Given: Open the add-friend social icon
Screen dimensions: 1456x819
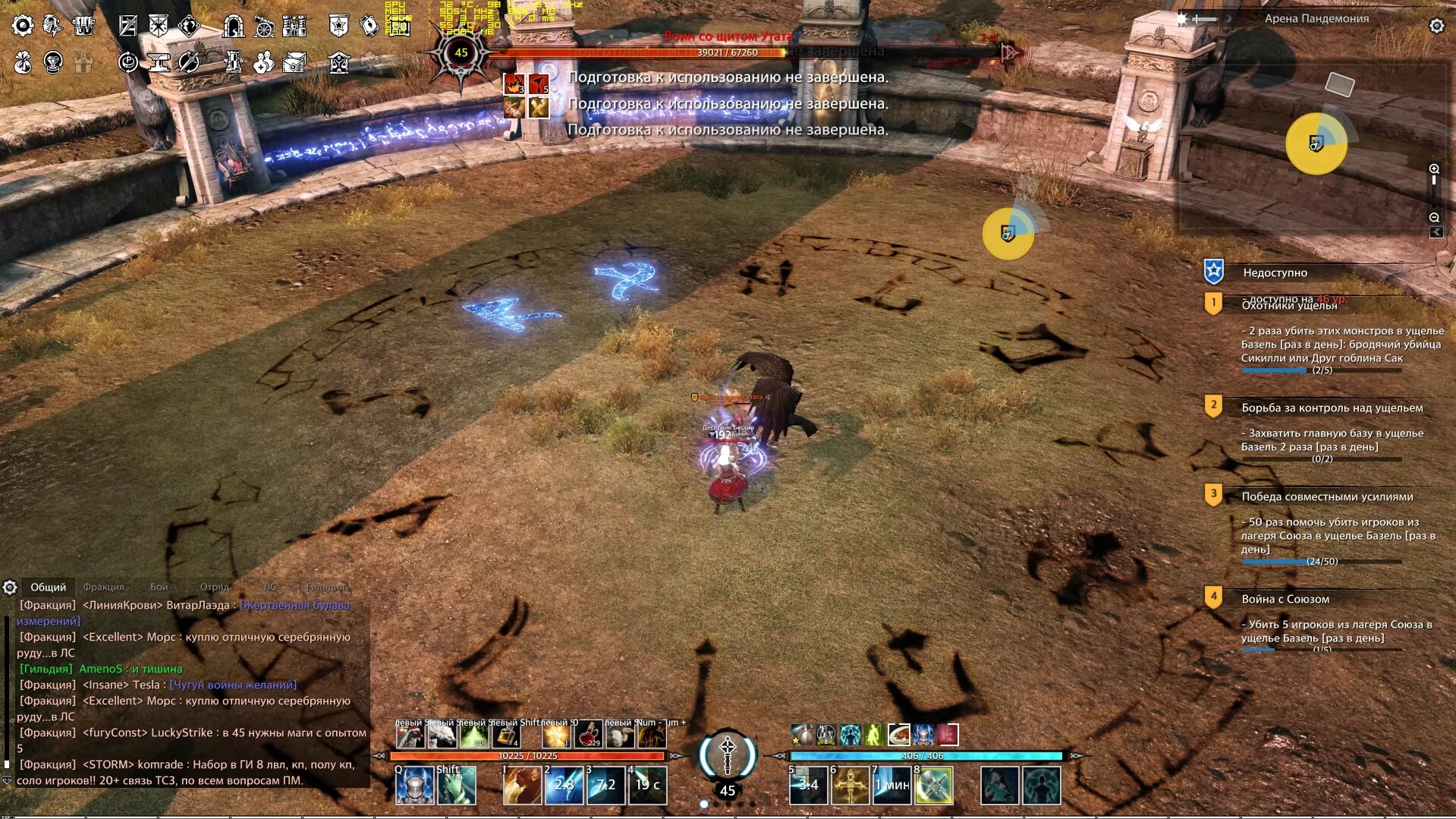Looking at the screenshot, I should [263, 62].
